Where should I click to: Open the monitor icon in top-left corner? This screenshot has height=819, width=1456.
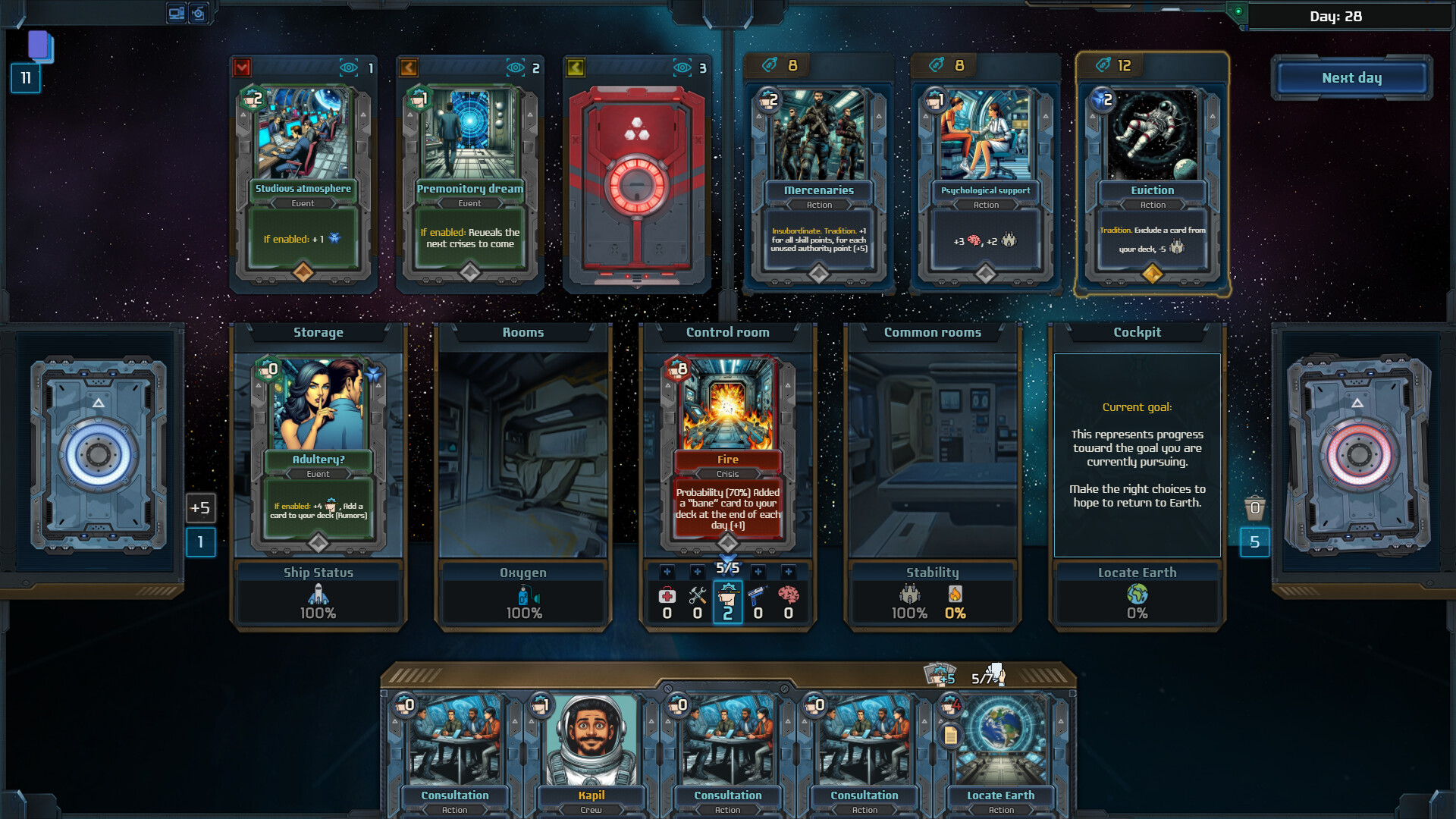pos(176,13)
